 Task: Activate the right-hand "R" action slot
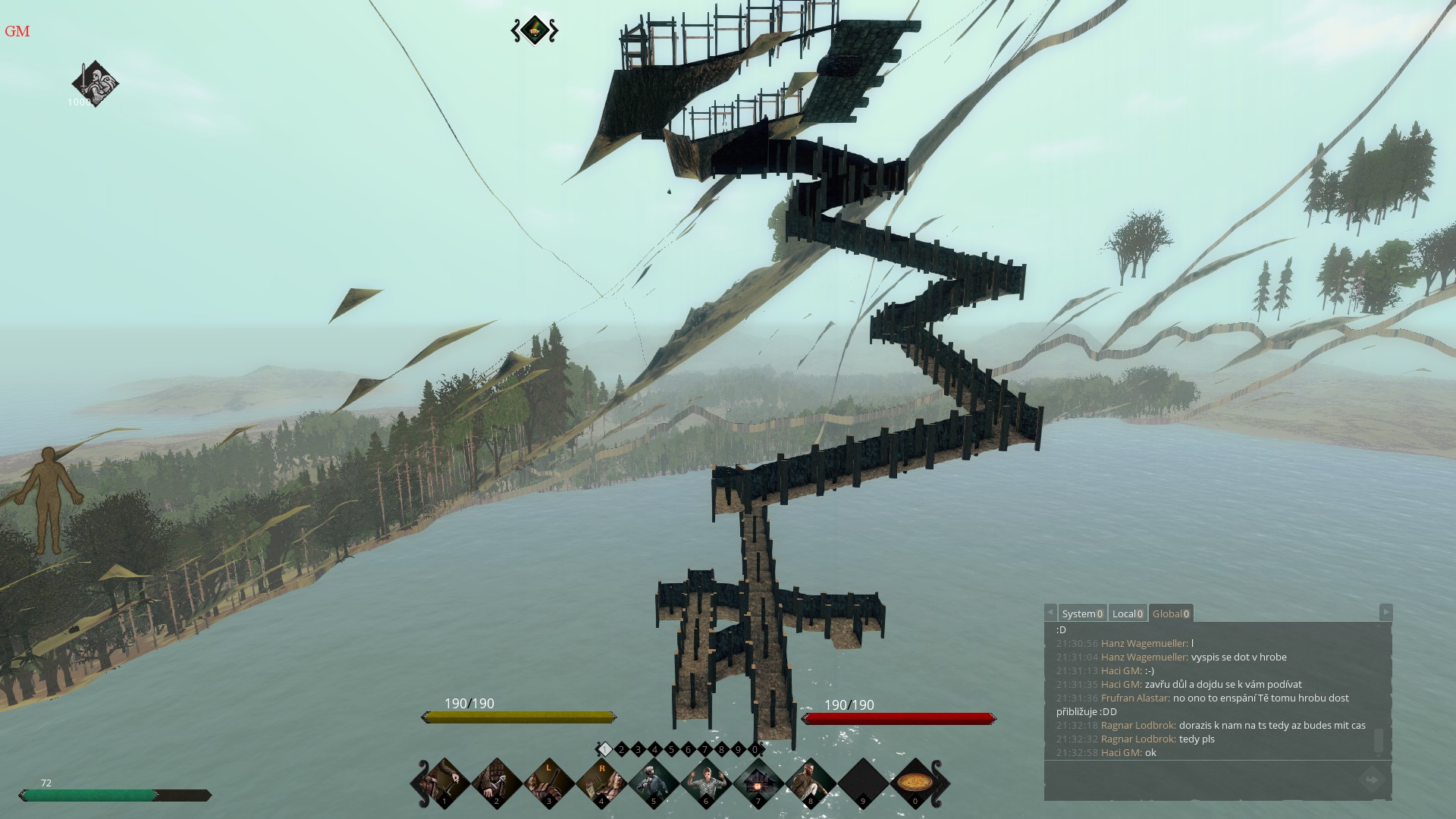click(x=602, y=783)
